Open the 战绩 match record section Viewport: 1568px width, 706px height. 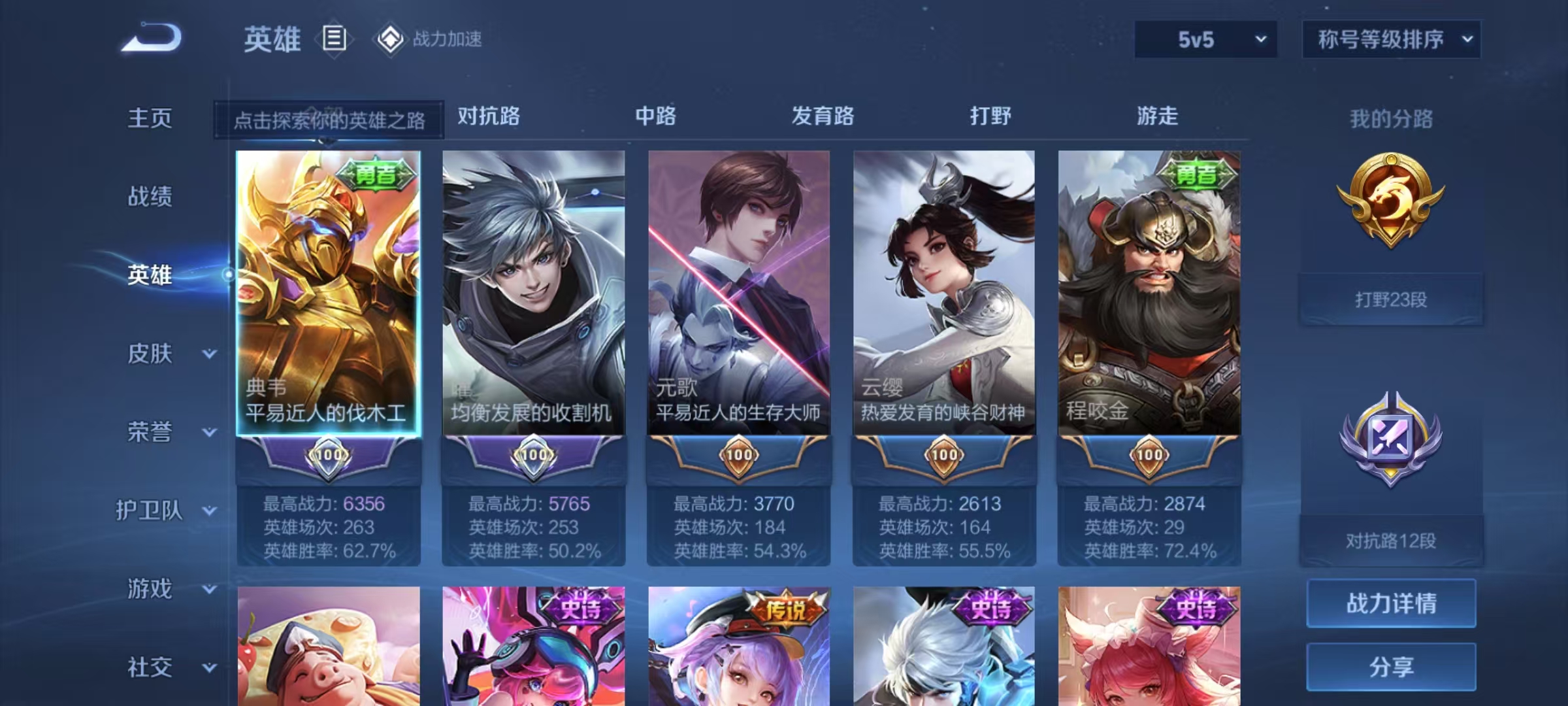coord(150,196)
